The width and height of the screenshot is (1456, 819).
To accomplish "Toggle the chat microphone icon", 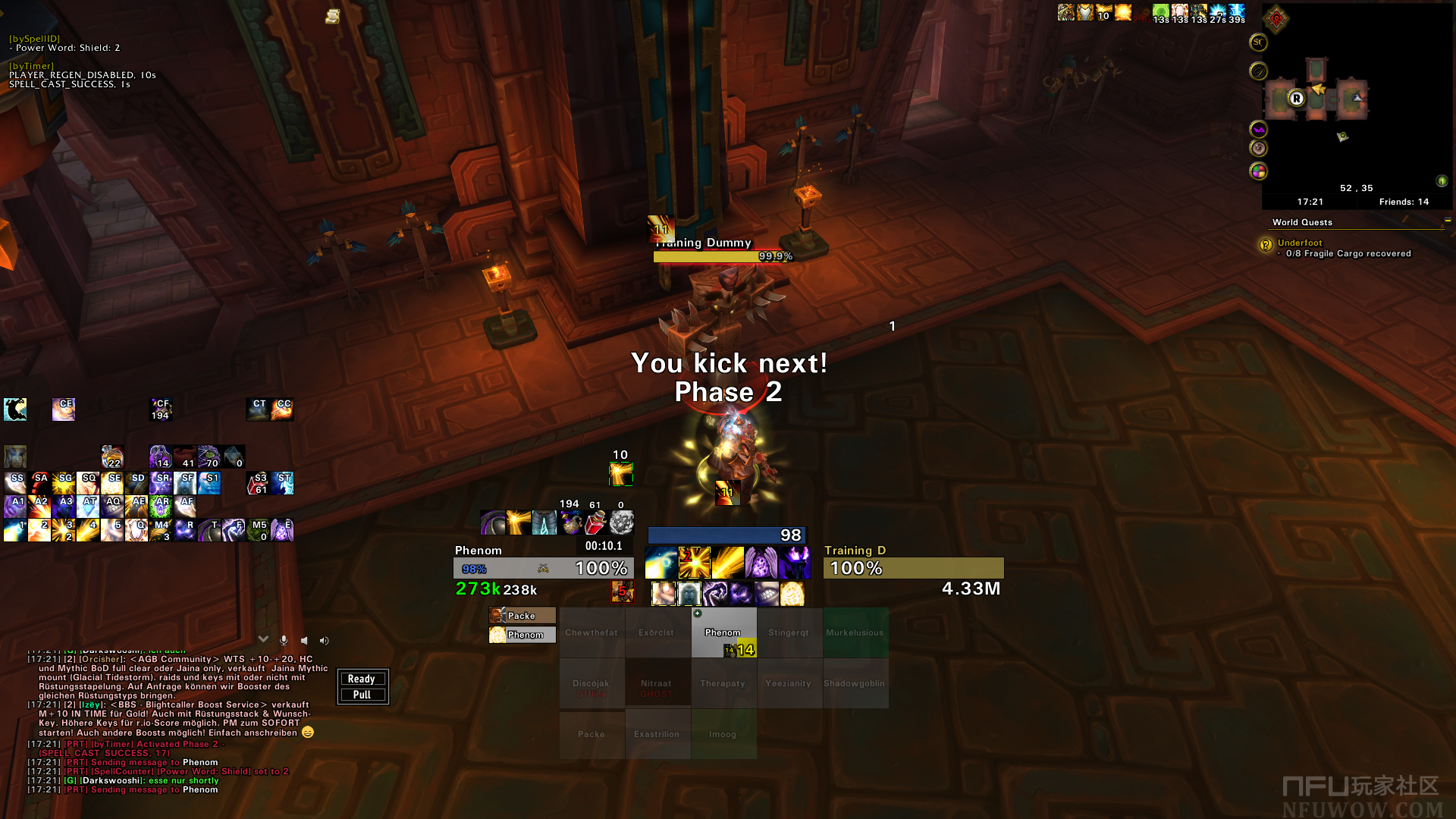I will [284, 641].
